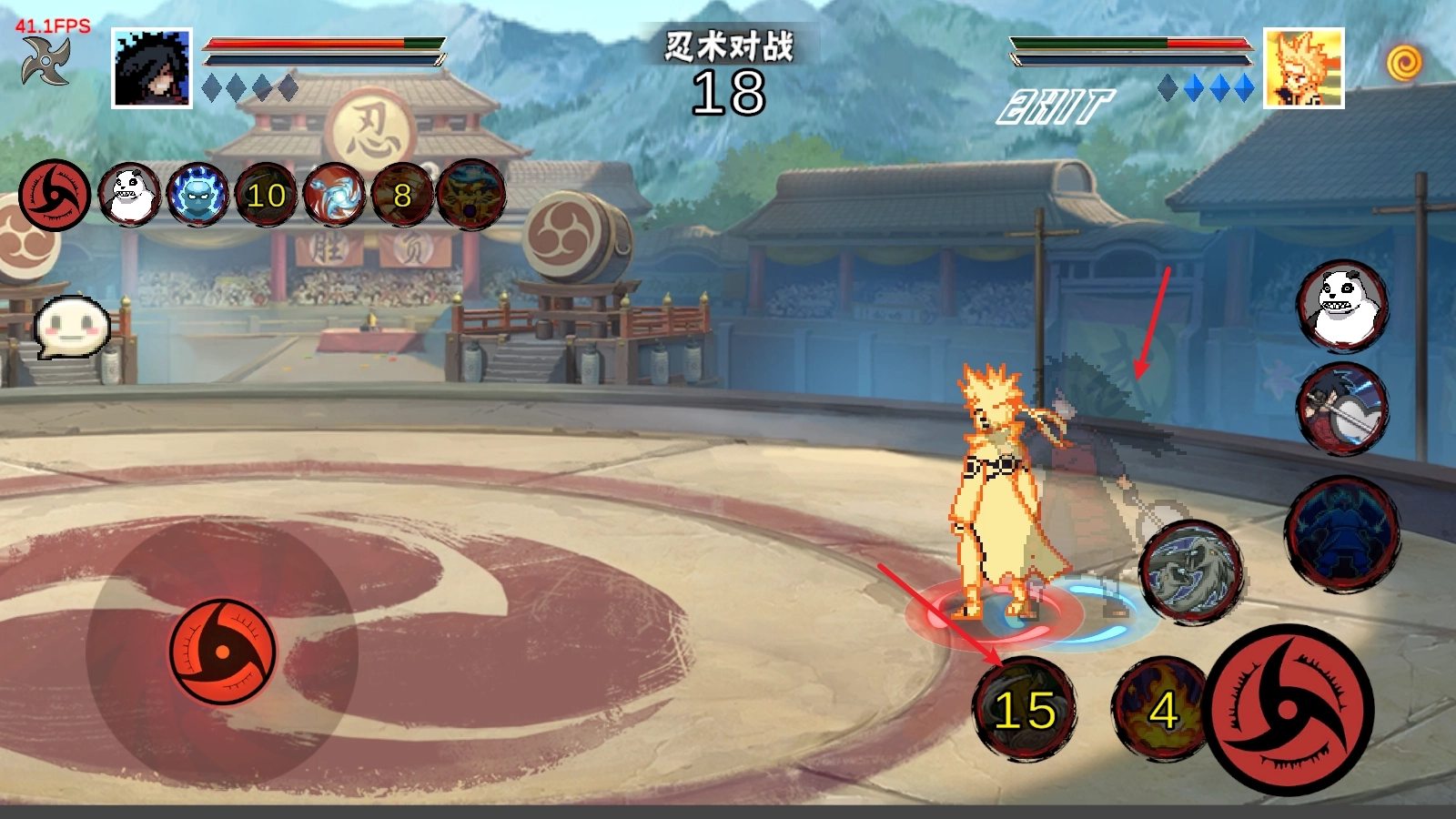The width and height of the screenshot is (1456, 819).
Task: Tap the skill showing cooldown 15
Action: pos(1025,709)
